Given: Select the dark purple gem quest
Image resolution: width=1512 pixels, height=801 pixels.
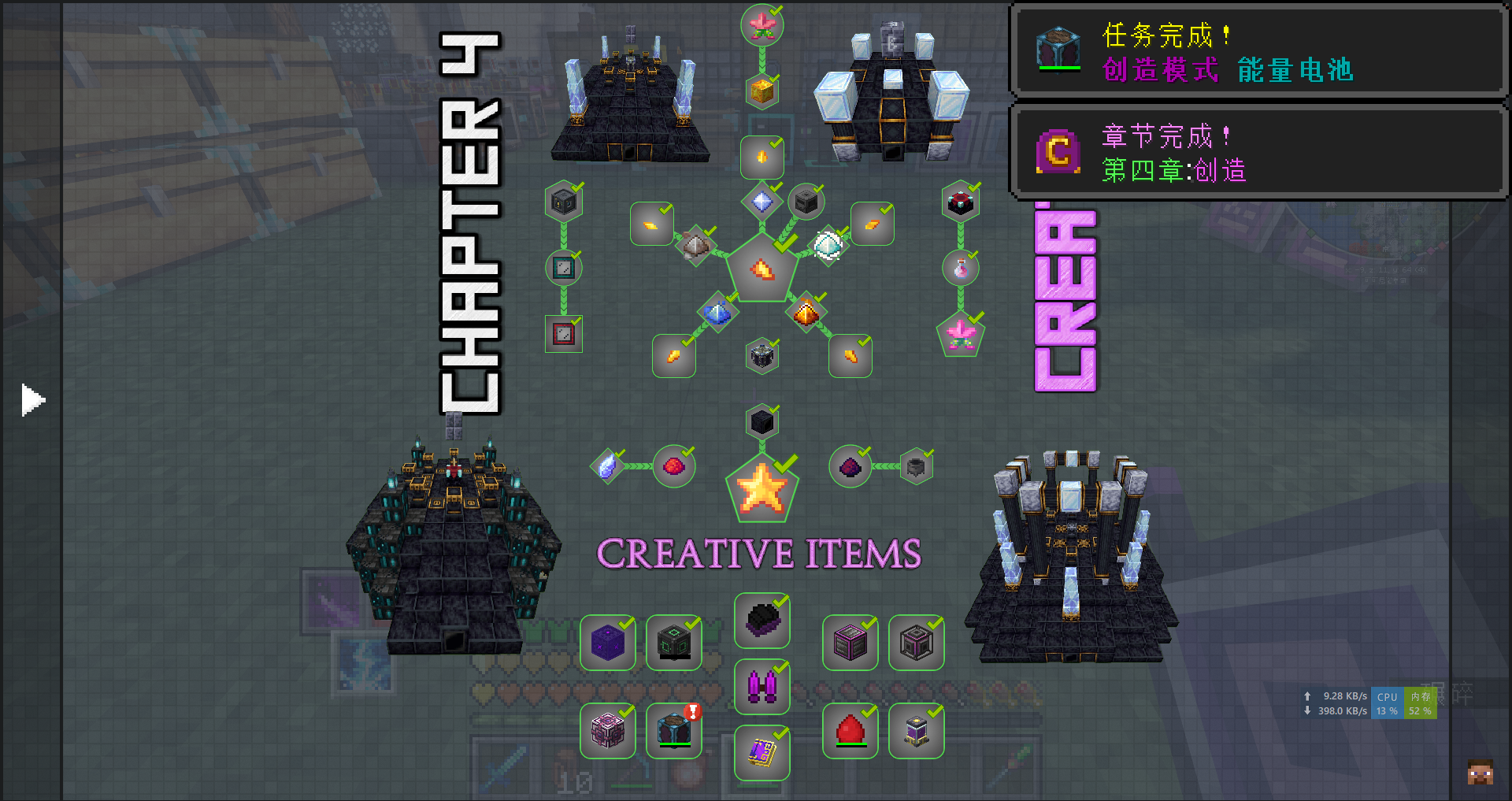Looking at the screenshot, I should click(850, 467).
